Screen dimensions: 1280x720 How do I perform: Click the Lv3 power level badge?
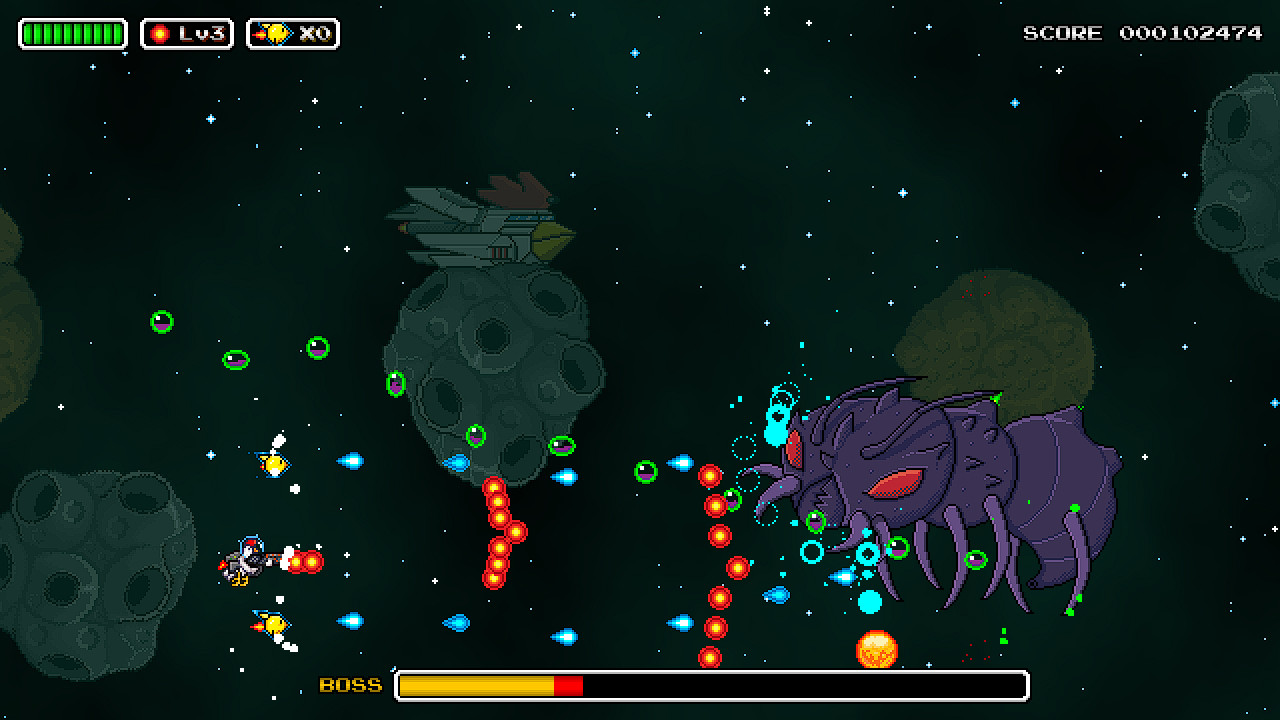187,32
